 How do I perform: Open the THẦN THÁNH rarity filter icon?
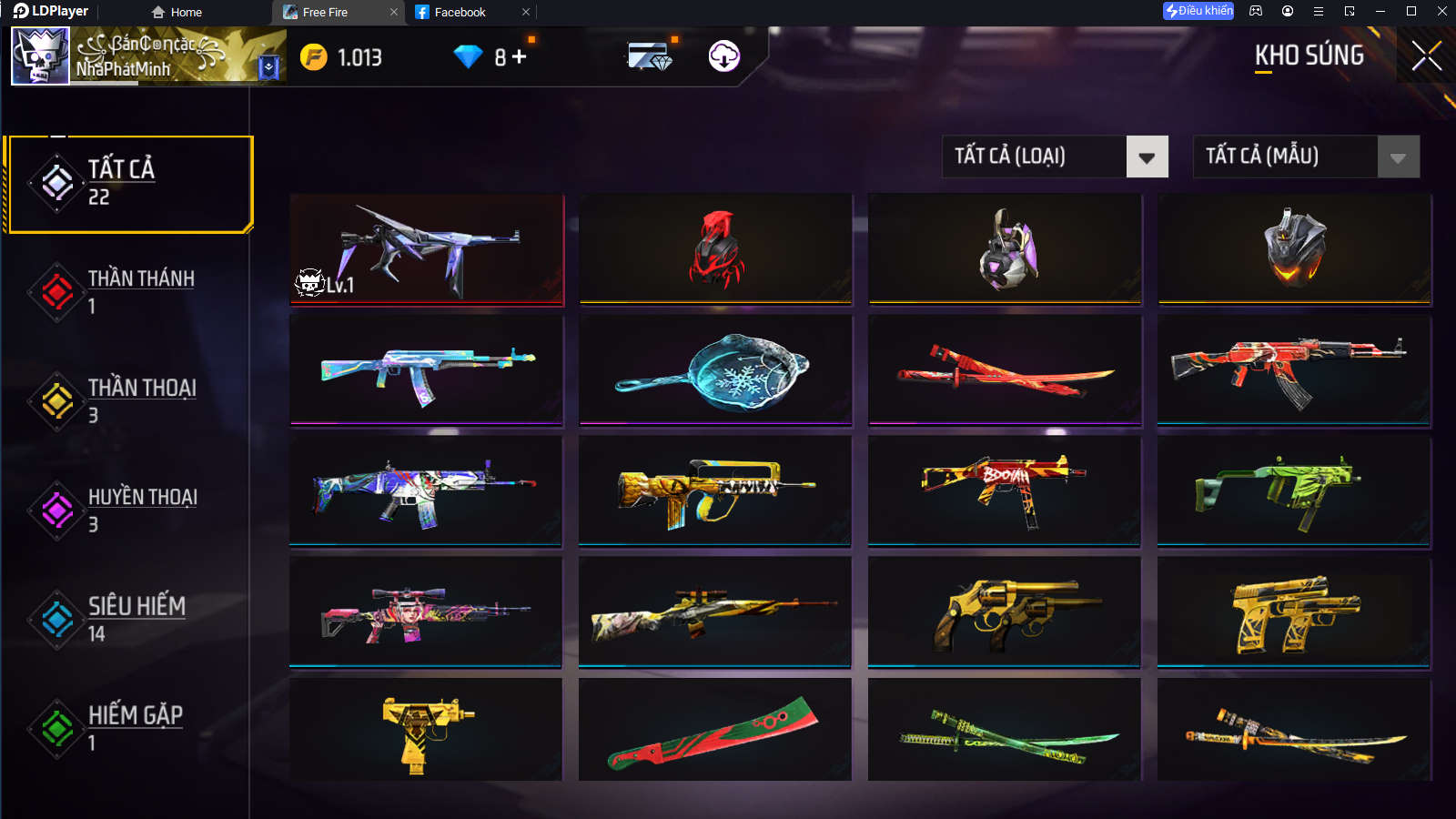[56, 291]
